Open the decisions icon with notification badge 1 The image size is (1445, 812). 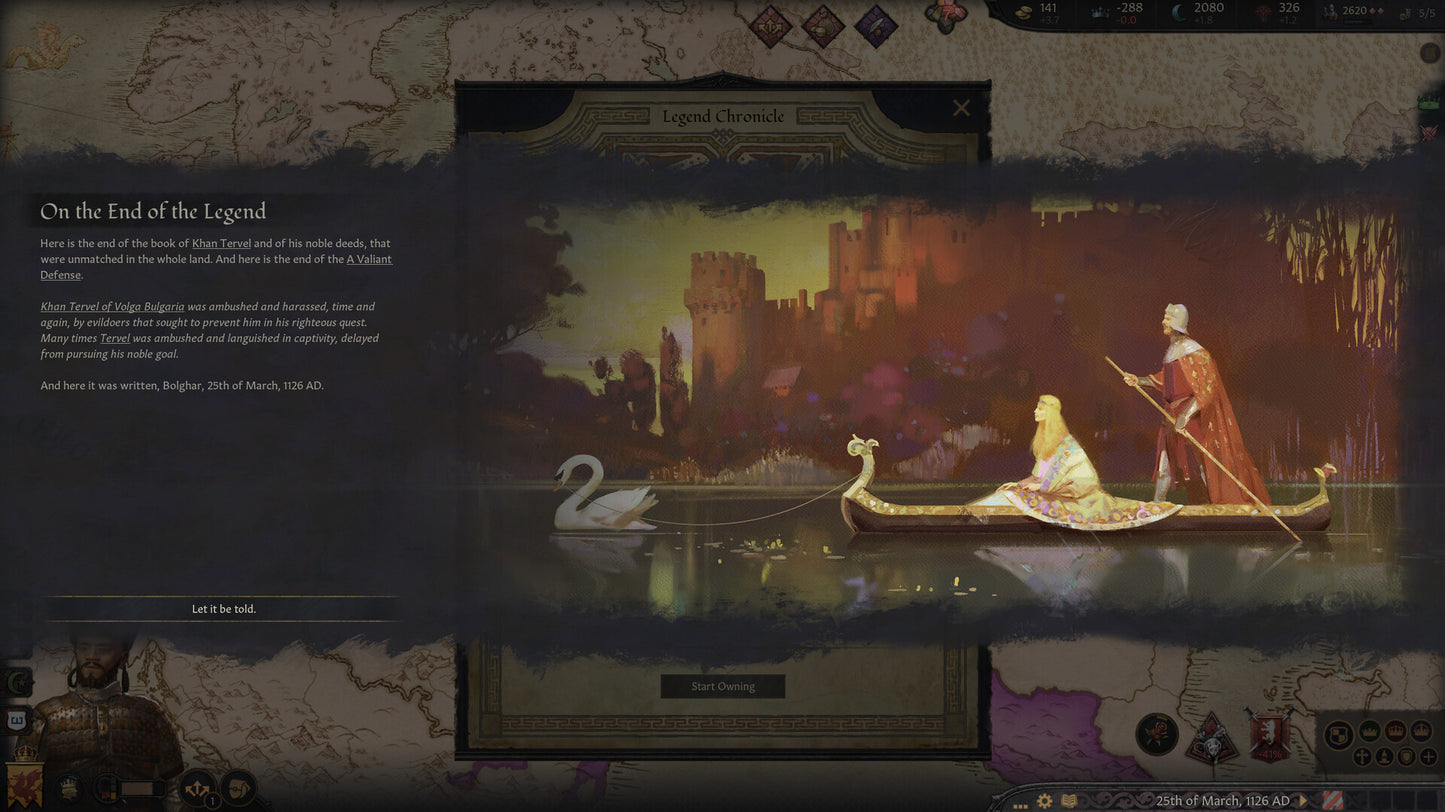[x=197, y=788]
